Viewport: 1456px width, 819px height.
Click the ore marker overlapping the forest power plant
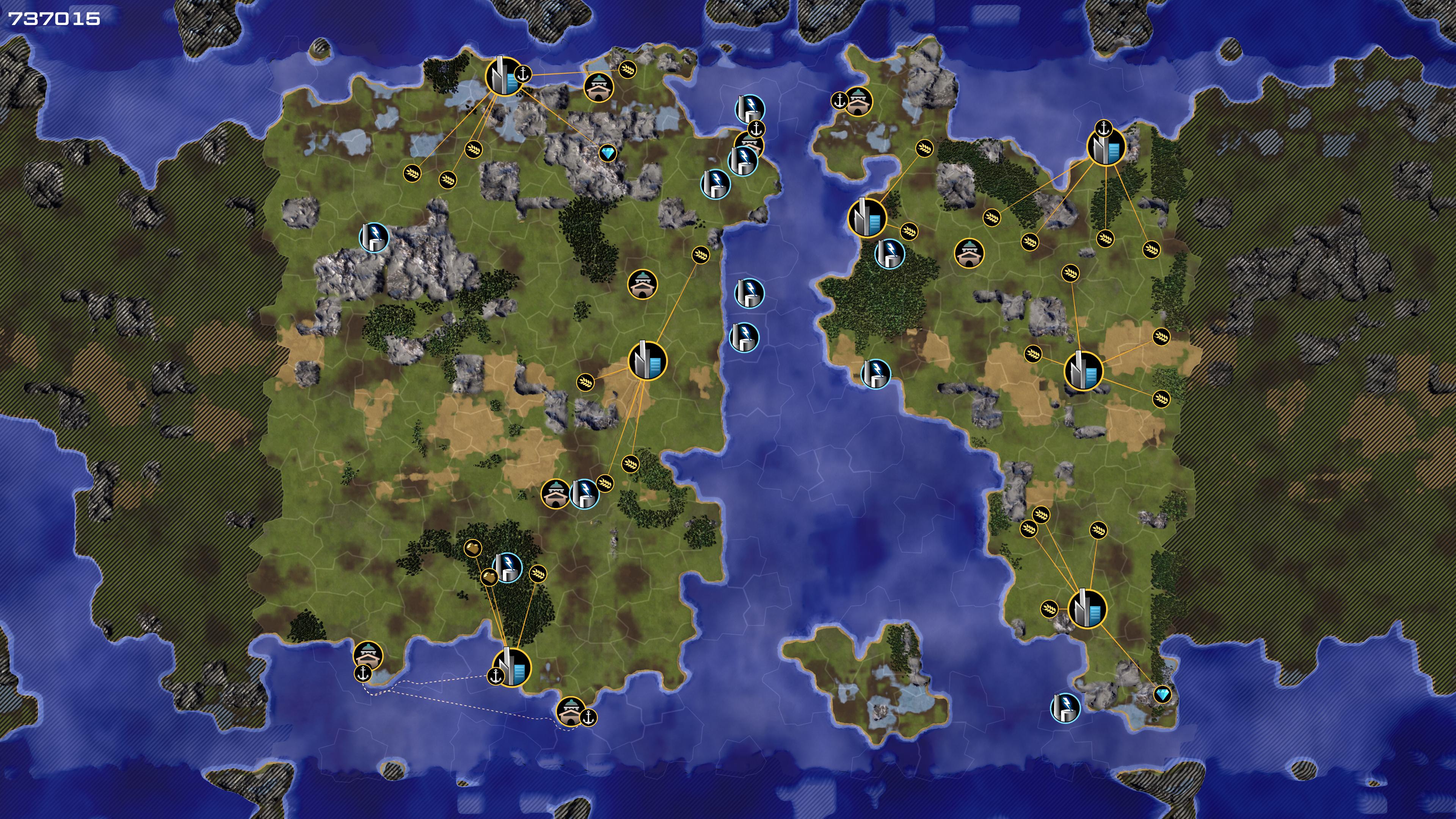click(489, 577)
